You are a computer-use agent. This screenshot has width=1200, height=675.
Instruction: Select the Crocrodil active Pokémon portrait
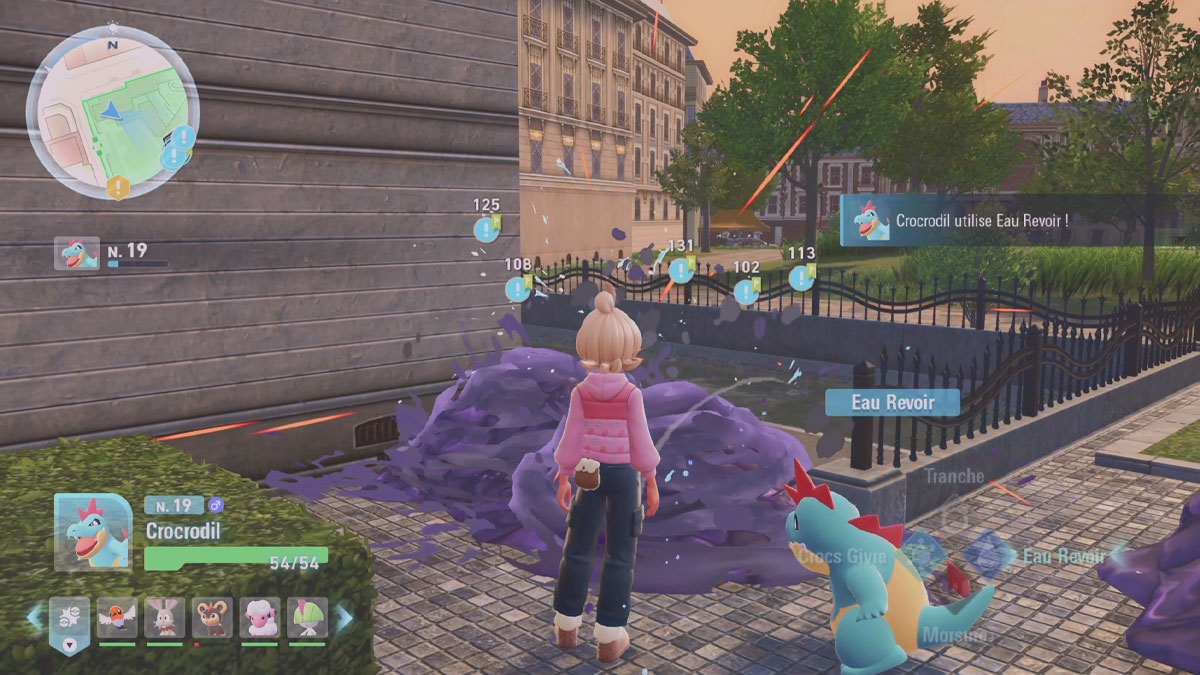(93, 532)
